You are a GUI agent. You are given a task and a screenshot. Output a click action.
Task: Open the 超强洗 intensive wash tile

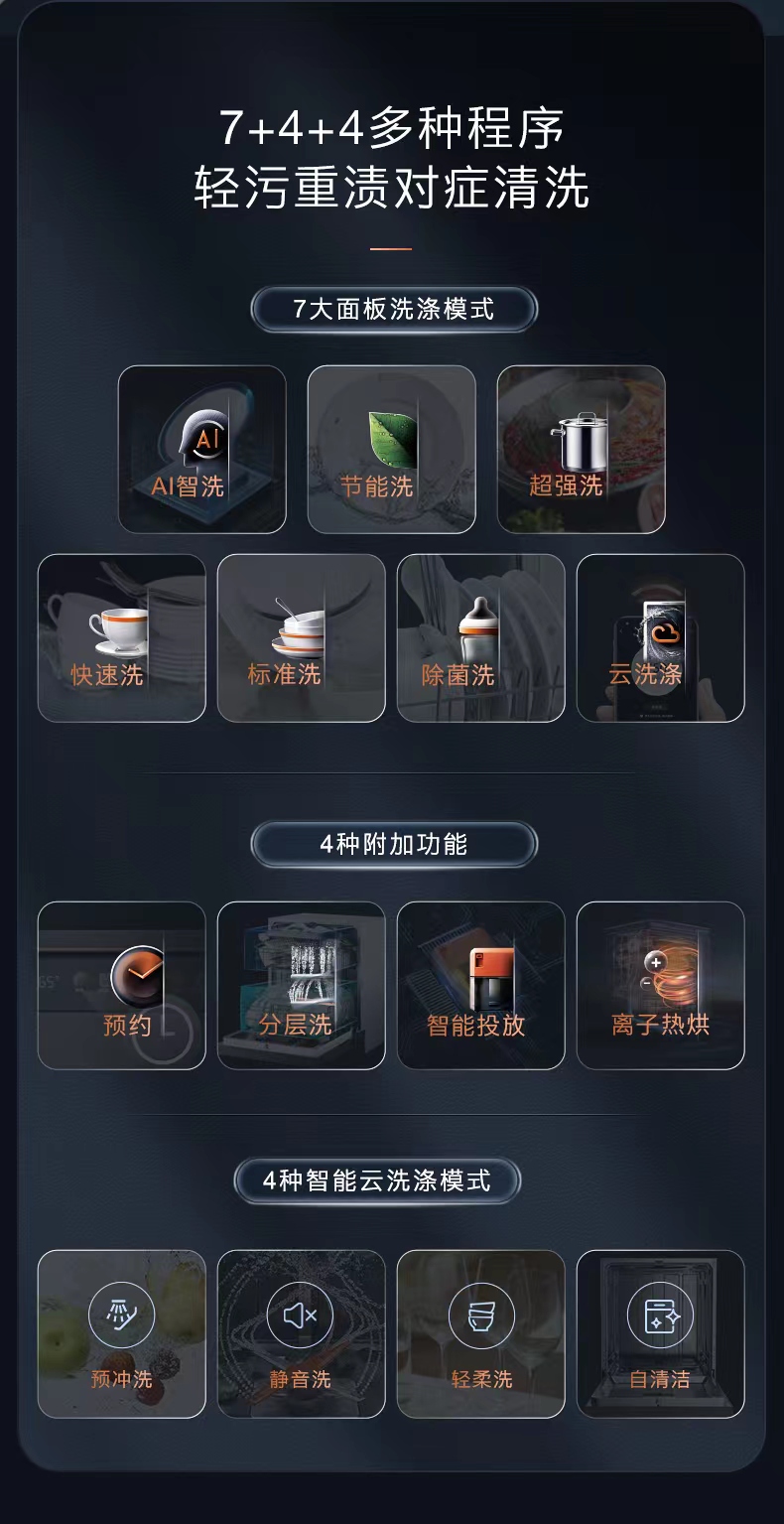point(581,450)
